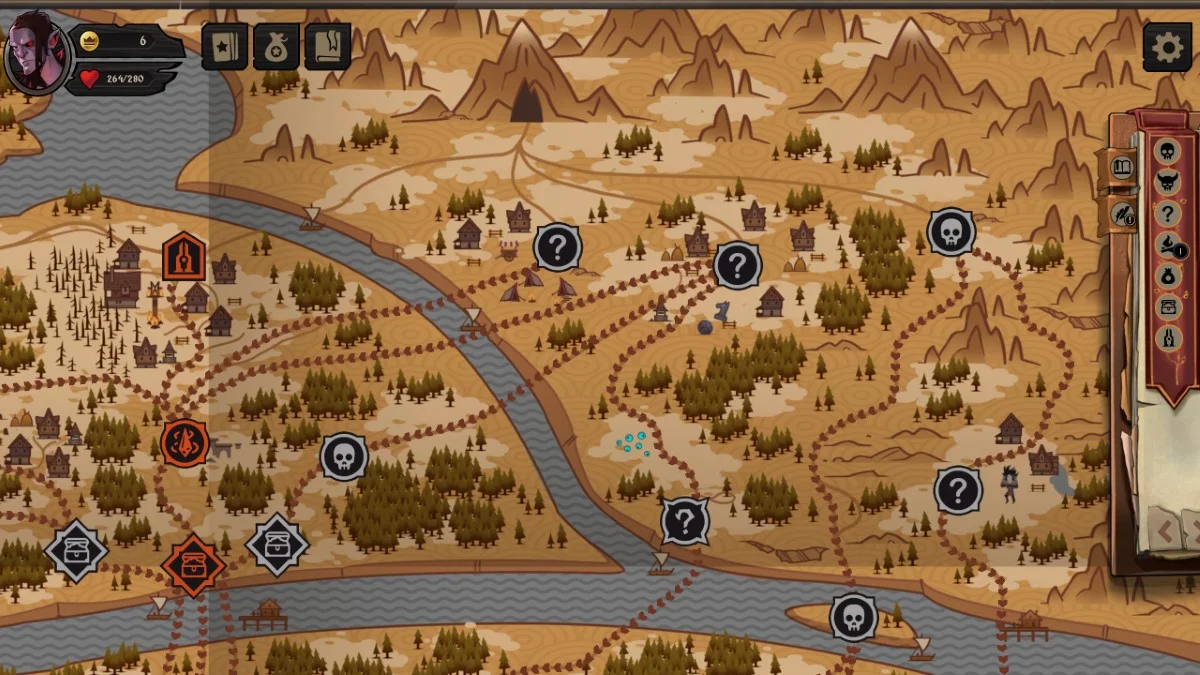Pick the skull node on the river island
The width and height of the screenshot is (1200, 675).
pos(853,618)
